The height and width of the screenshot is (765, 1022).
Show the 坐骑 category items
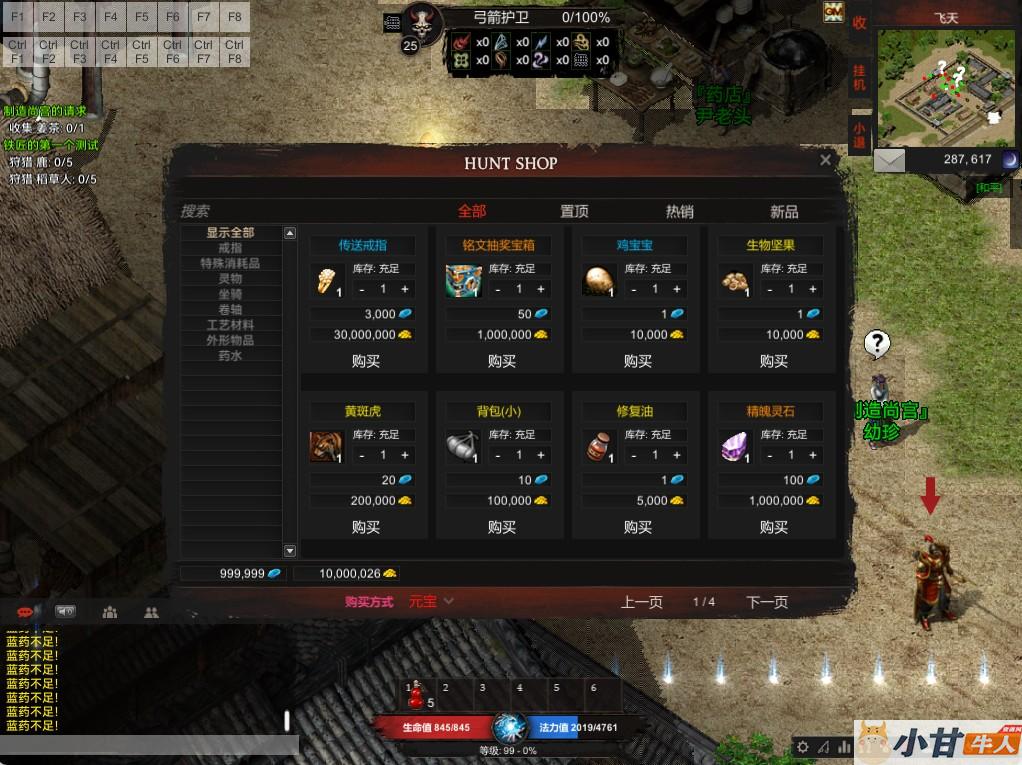tap(230, 294)
